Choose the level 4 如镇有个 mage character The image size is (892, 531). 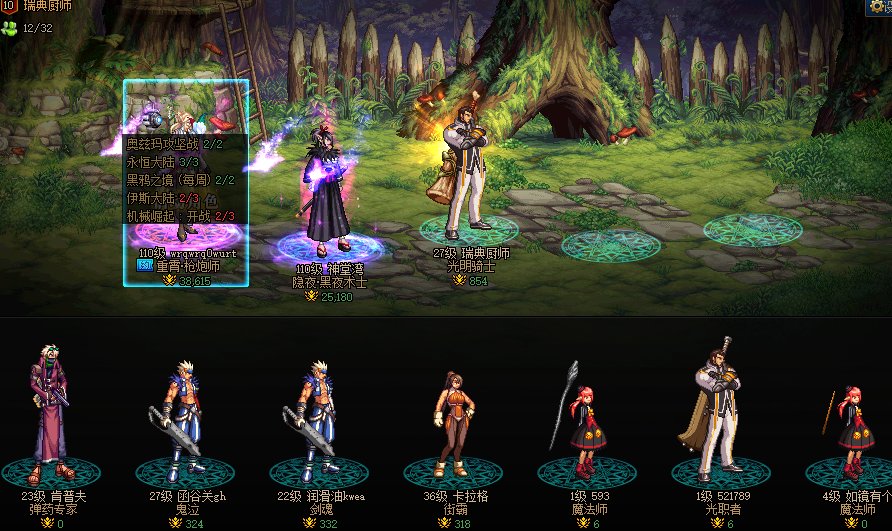point(852,425)
